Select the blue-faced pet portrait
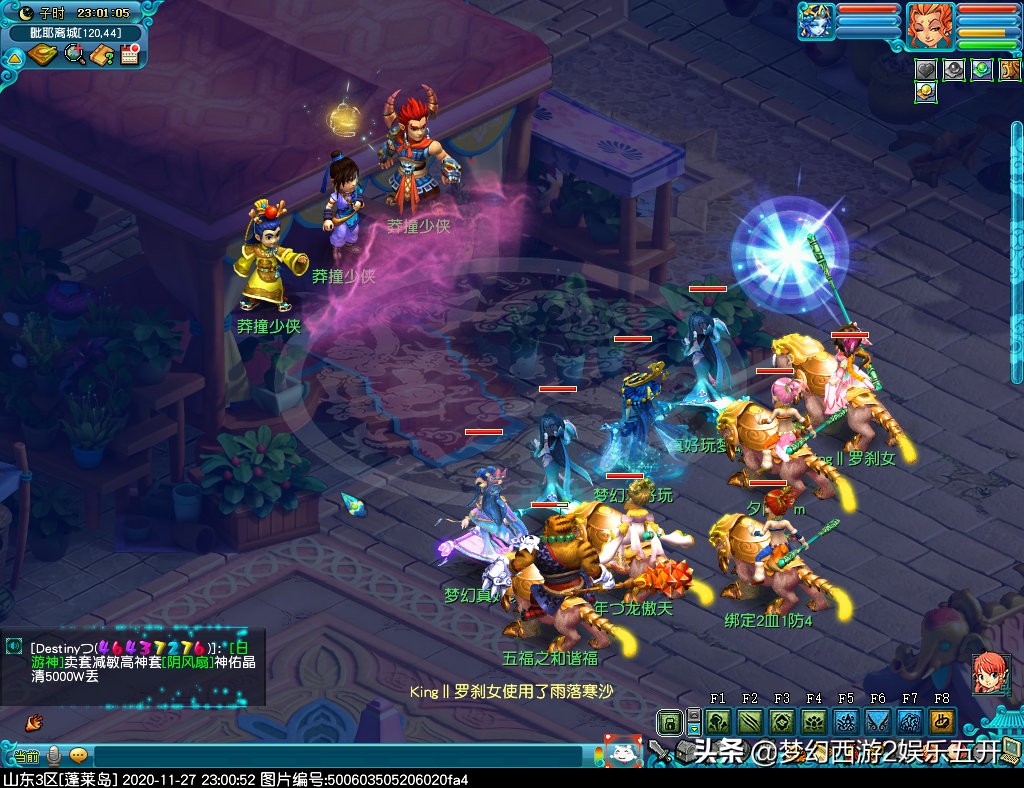Screen dimensions: 1024x788 [816, 21]
